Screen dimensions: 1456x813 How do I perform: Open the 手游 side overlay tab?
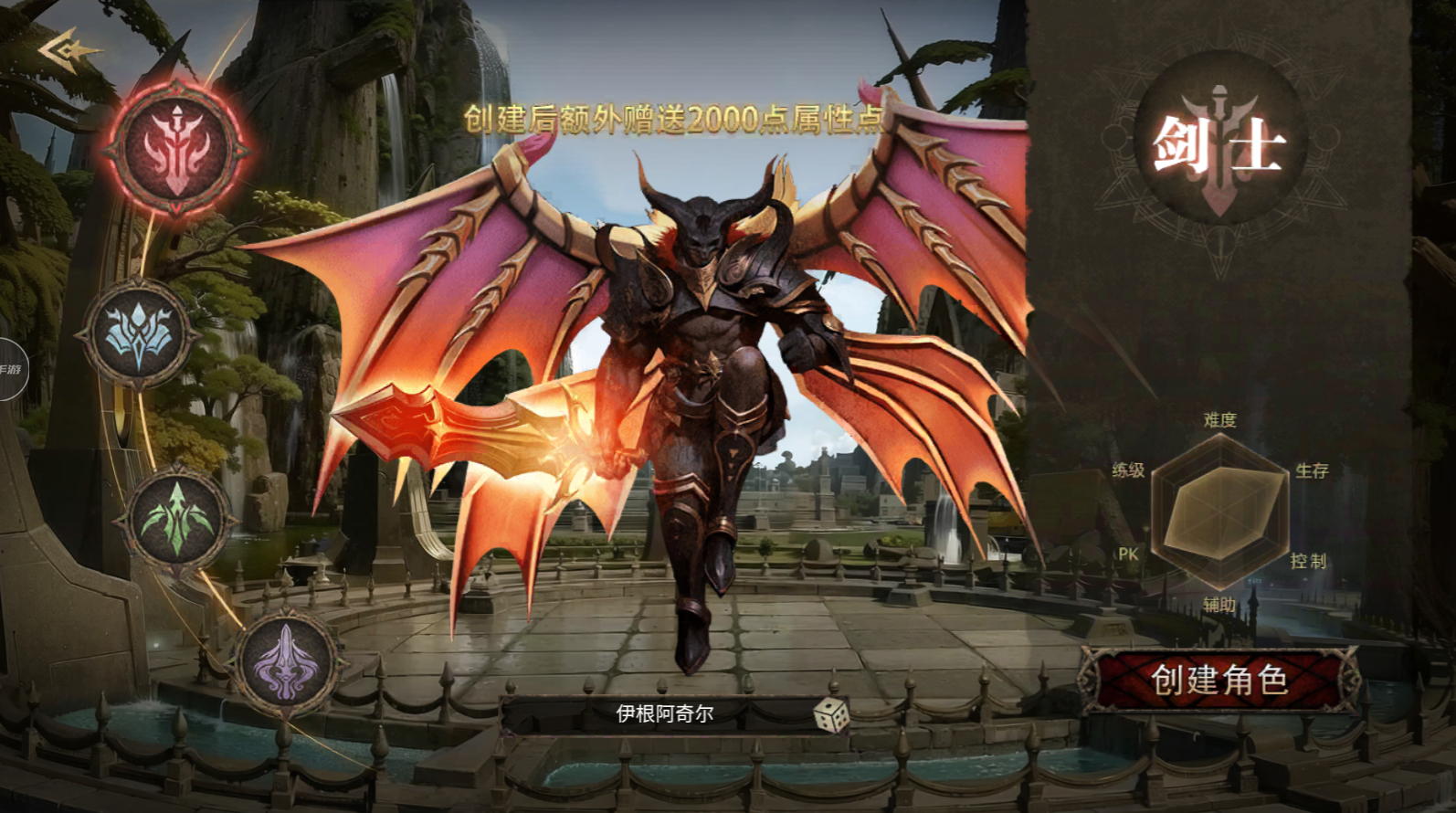click(11, 369)
